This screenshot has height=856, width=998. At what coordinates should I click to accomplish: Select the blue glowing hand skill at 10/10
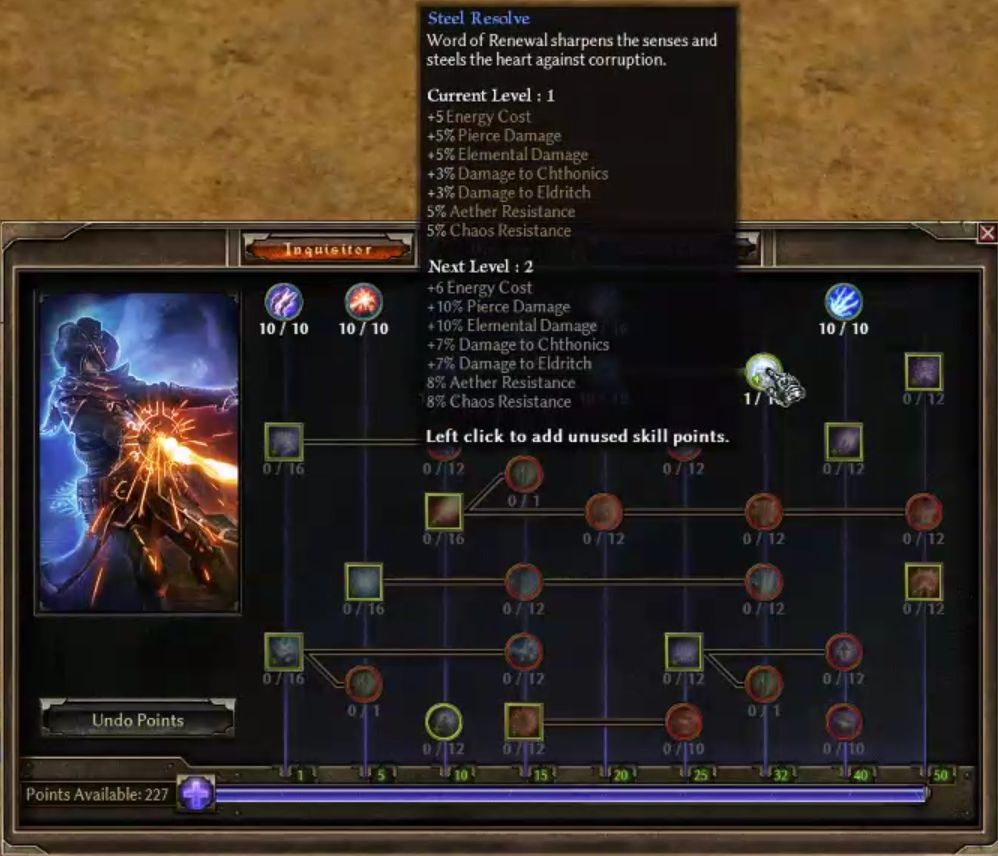[843, 301]
